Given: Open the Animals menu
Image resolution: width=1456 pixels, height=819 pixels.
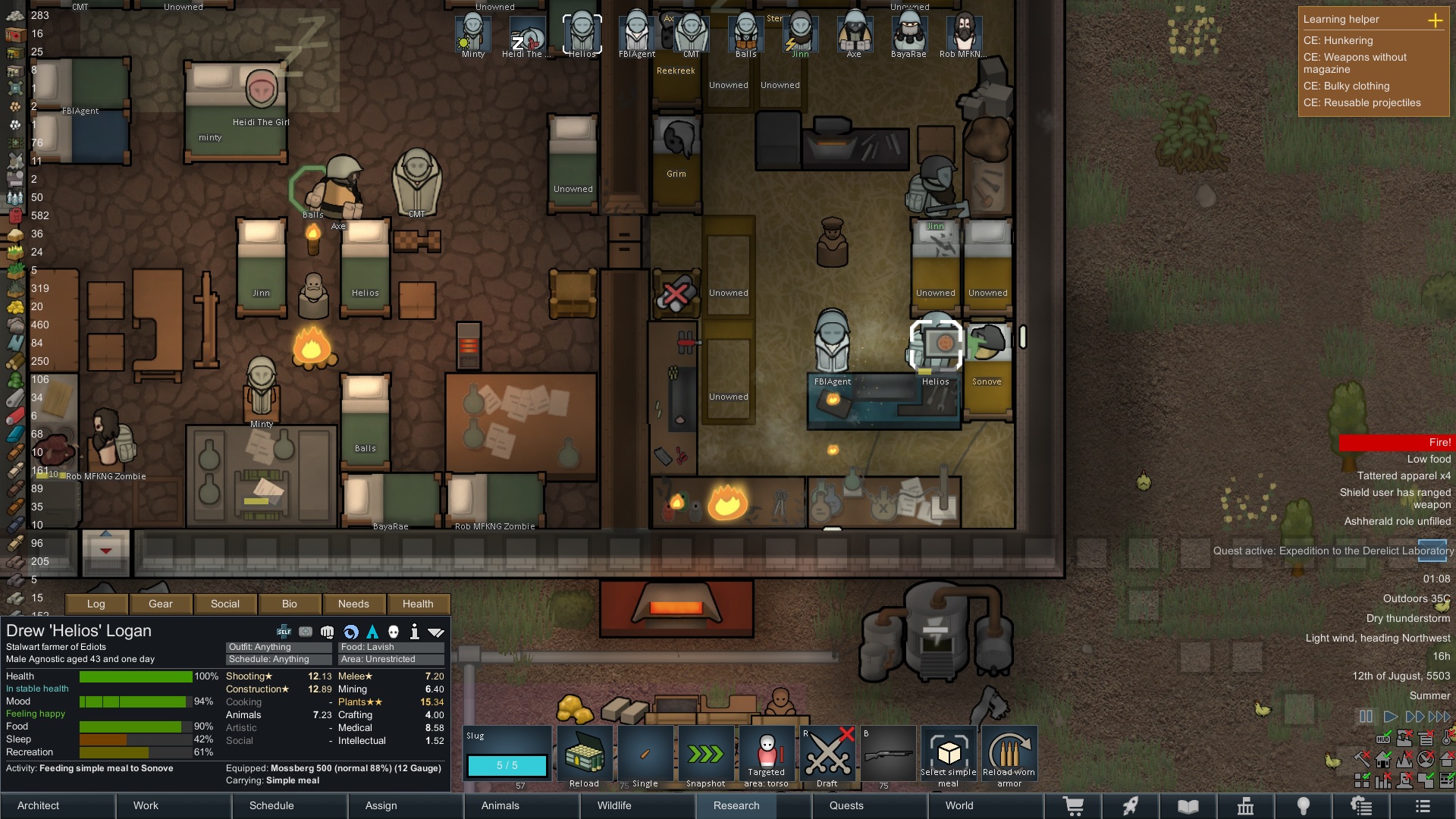Looking at the screenshot, I should tap(500, 805).
